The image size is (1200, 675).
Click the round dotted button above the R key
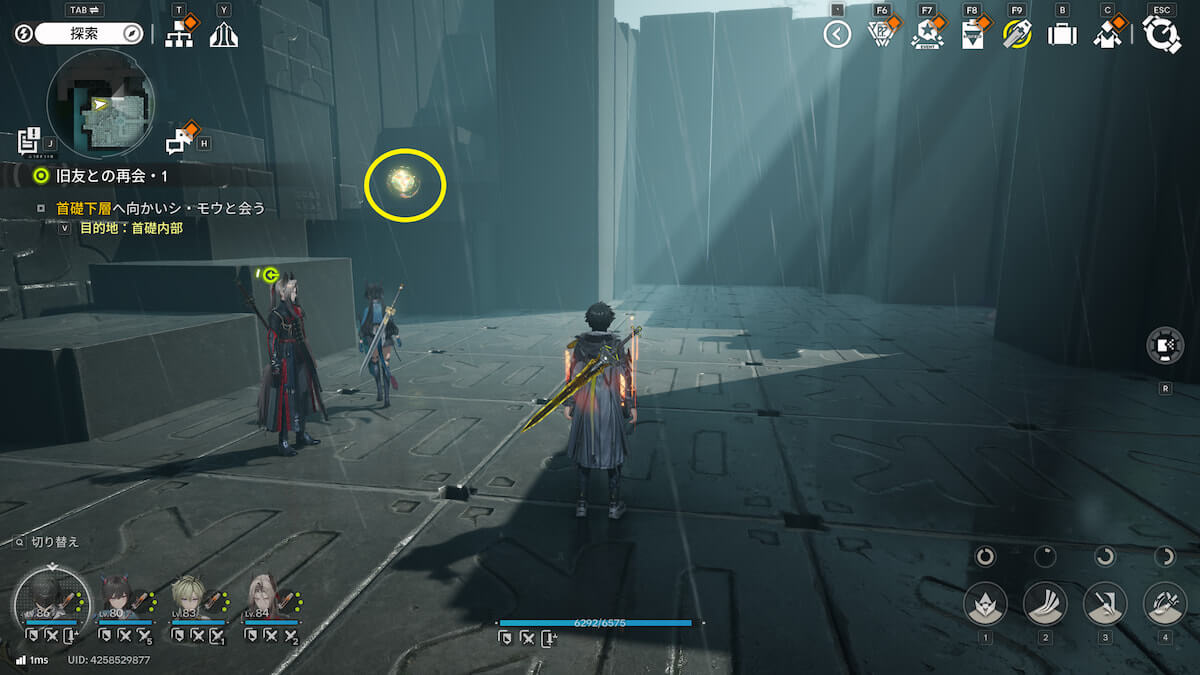[1165, 346]
